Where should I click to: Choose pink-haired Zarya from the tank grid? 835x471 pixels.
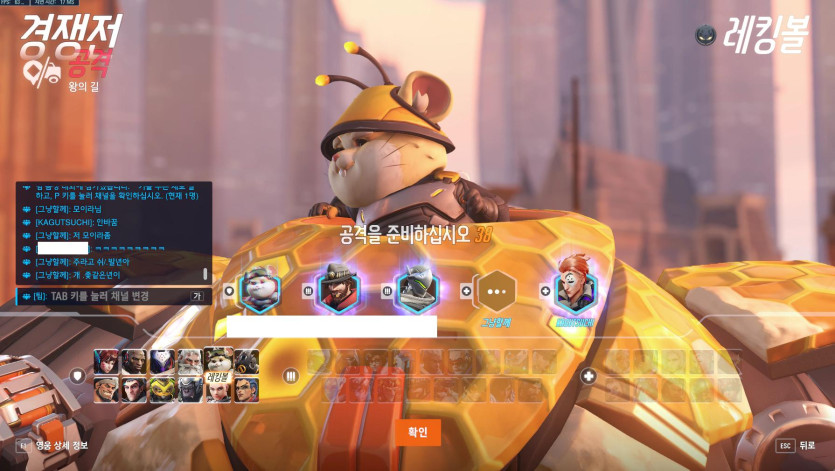[217, 390]
